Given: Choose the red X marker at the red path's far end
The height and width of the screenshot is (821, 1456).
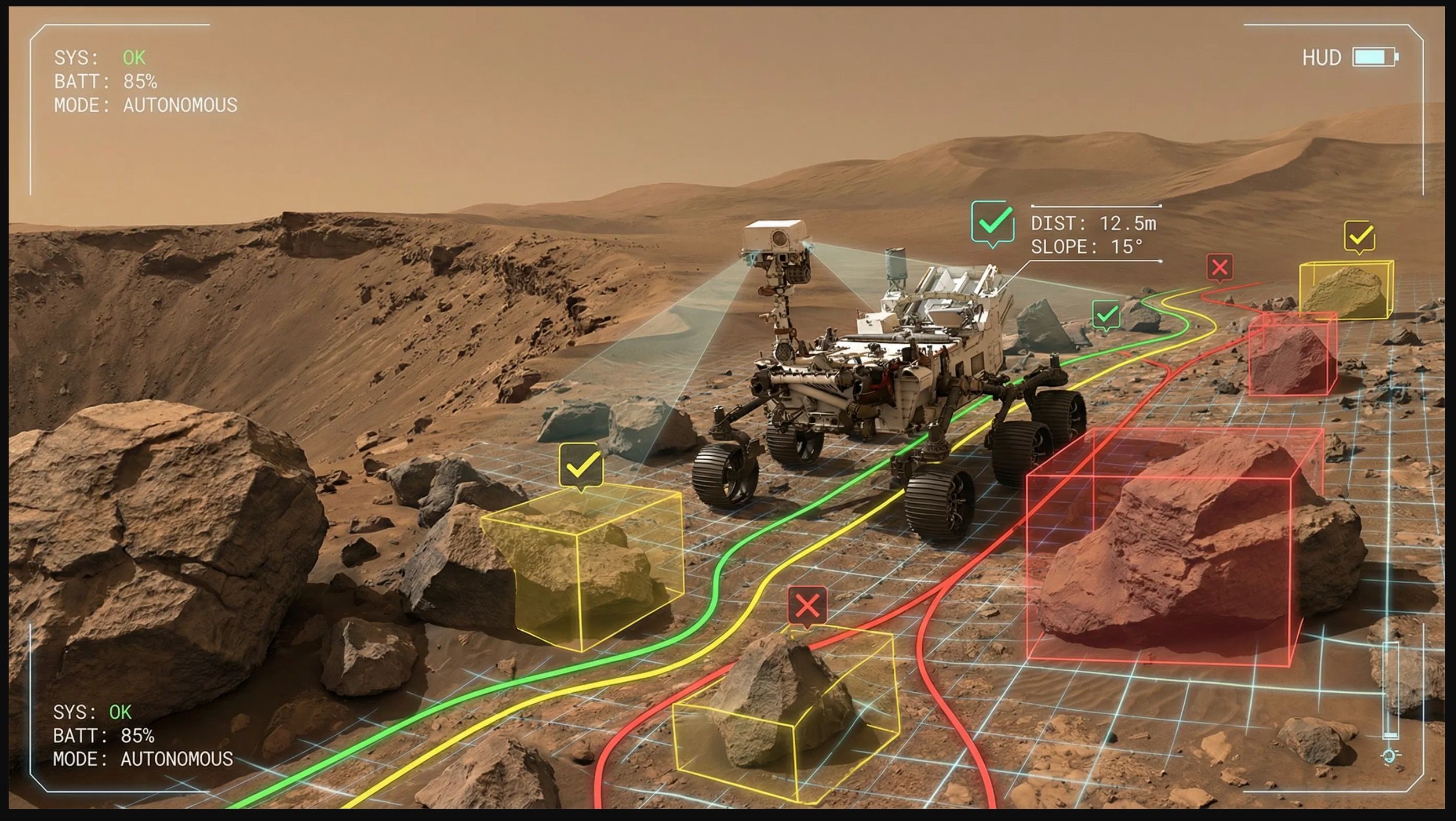Looking at the screenshot, I should [x=1220, y=267].
